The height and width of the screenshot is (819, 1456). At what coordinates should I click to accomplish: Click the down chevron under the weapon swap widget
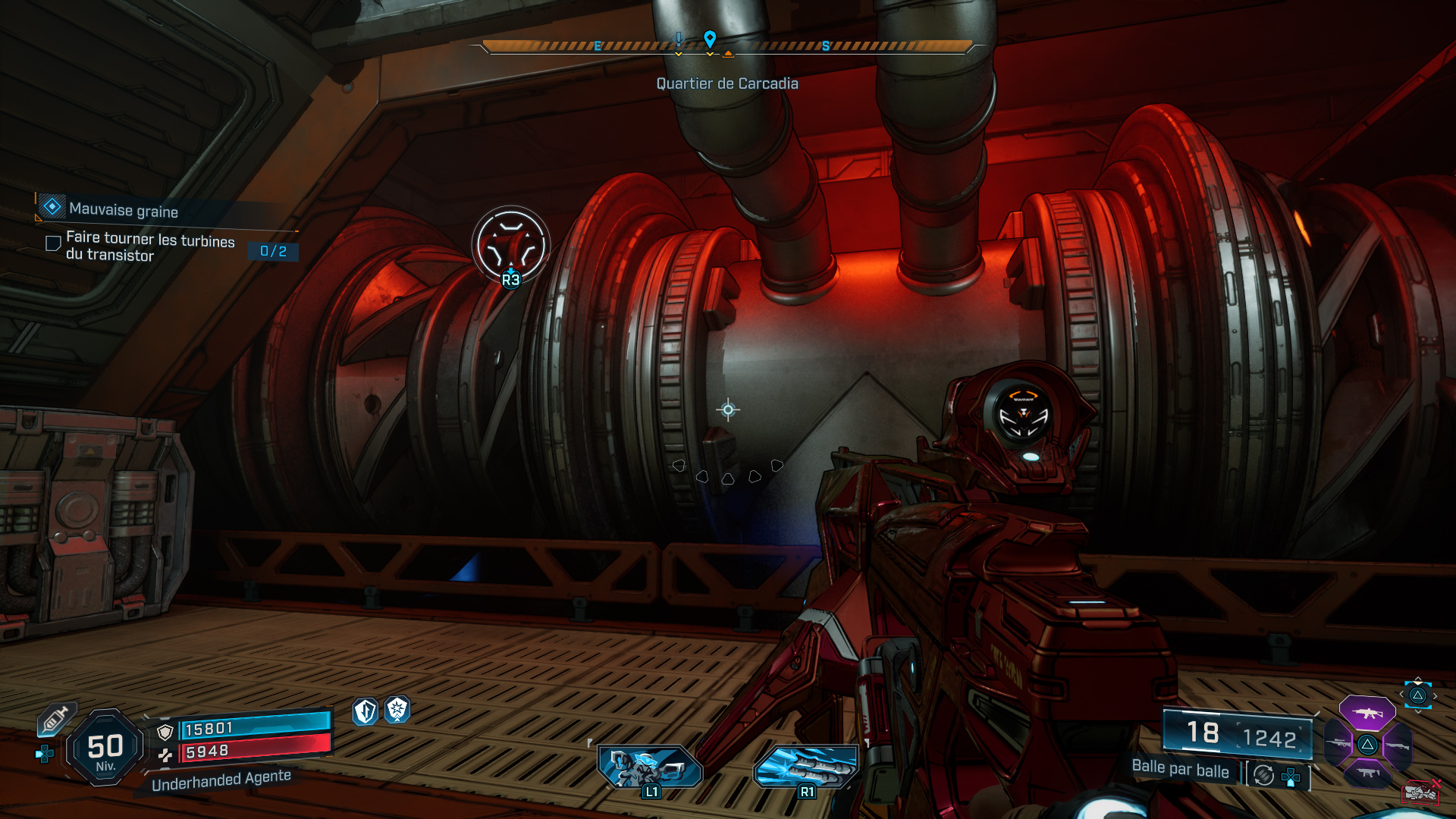click(x=1418, y=711)
